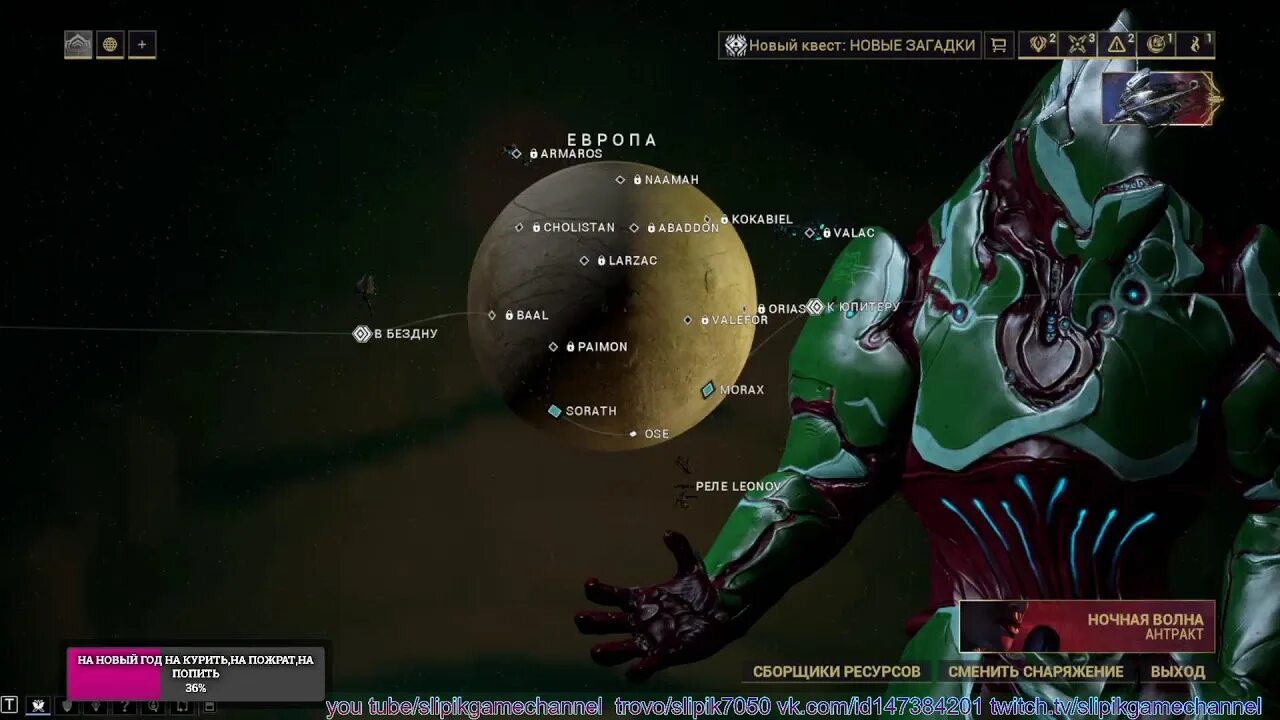Choose the unlocked Morax node
This screenshot has width=1280, height=720.
click(708, 390)
